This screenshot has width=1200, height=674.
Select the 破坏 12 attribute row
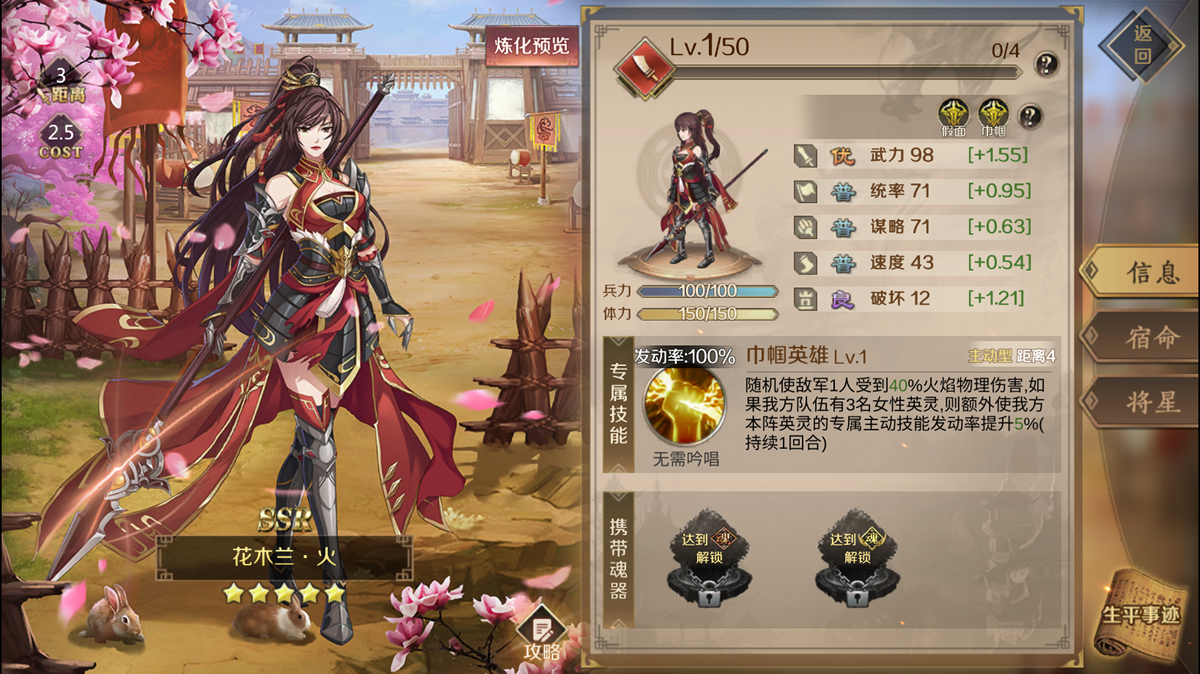pyautogui.click(x=911, y=298)
